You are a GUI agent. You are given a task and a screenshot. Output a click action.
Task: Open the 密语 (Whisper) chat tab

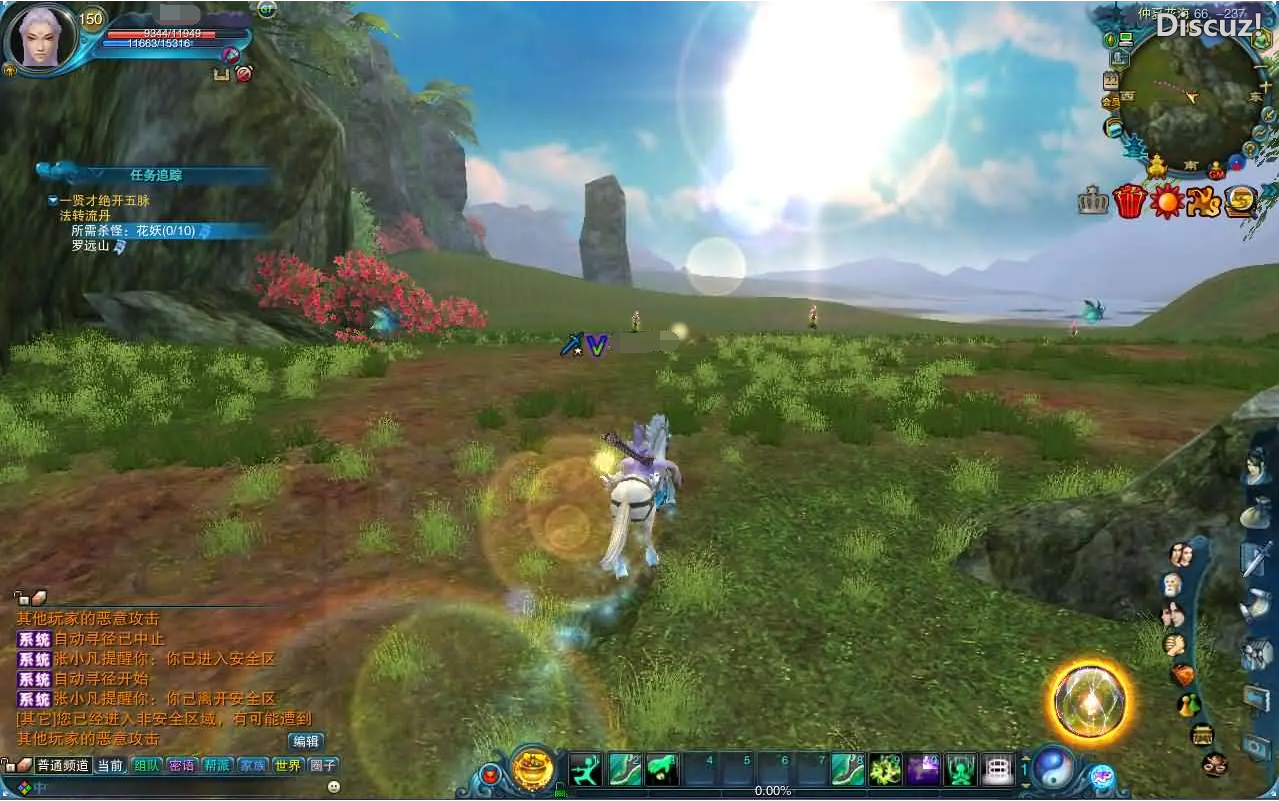click(x=182, y=766)
